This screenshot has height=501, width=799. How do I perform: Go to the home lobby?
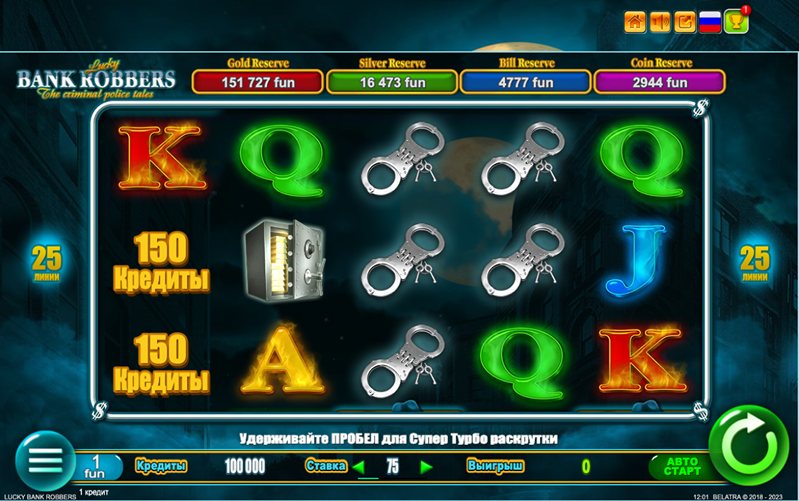[634, 21]
